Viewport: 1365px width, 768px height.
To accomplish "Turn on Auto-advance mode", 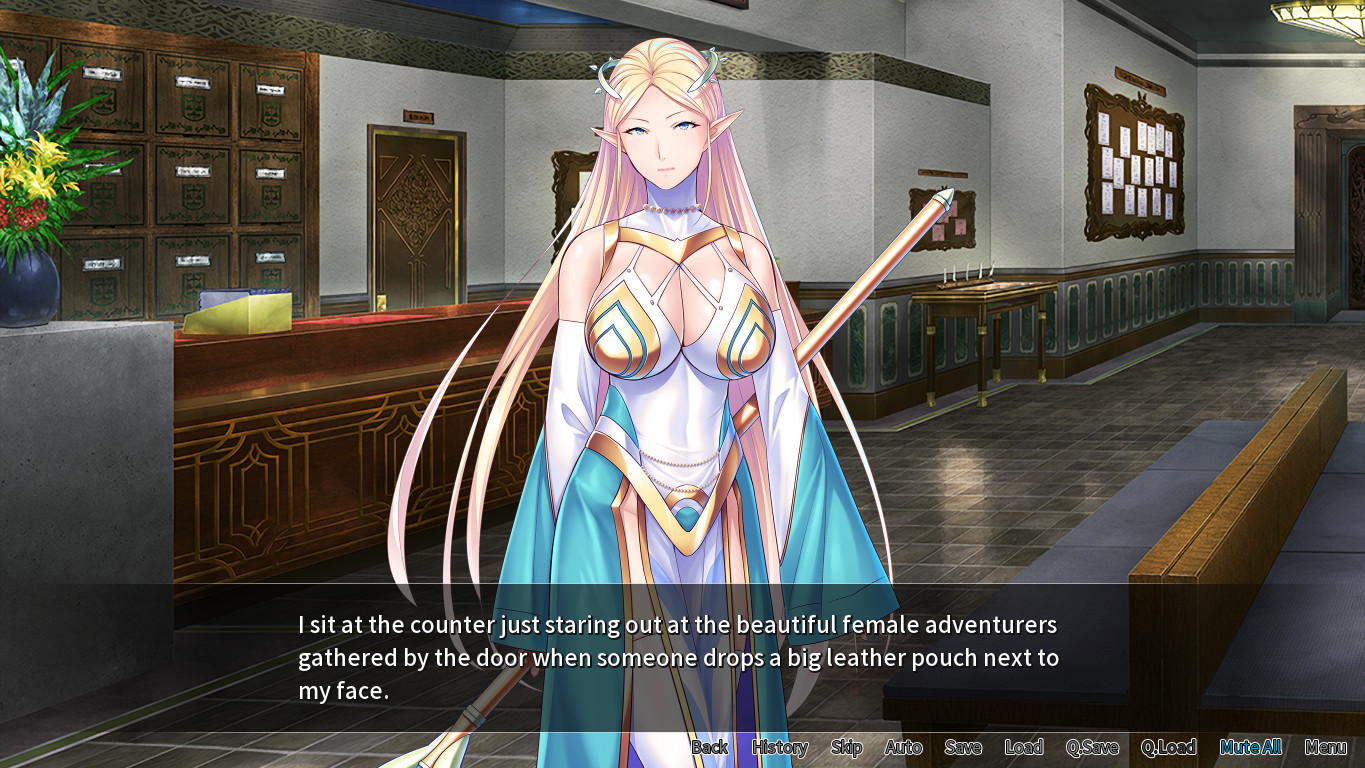I will pos(903,747).
